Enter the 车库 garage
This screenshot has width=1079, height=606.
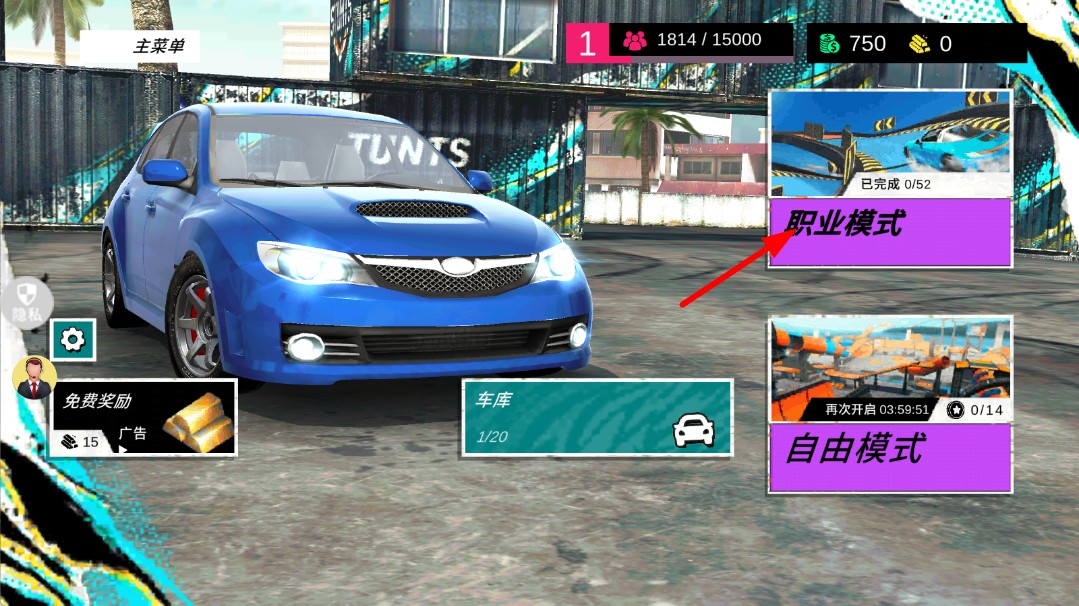pyautogui.click(x=597, y=417)
